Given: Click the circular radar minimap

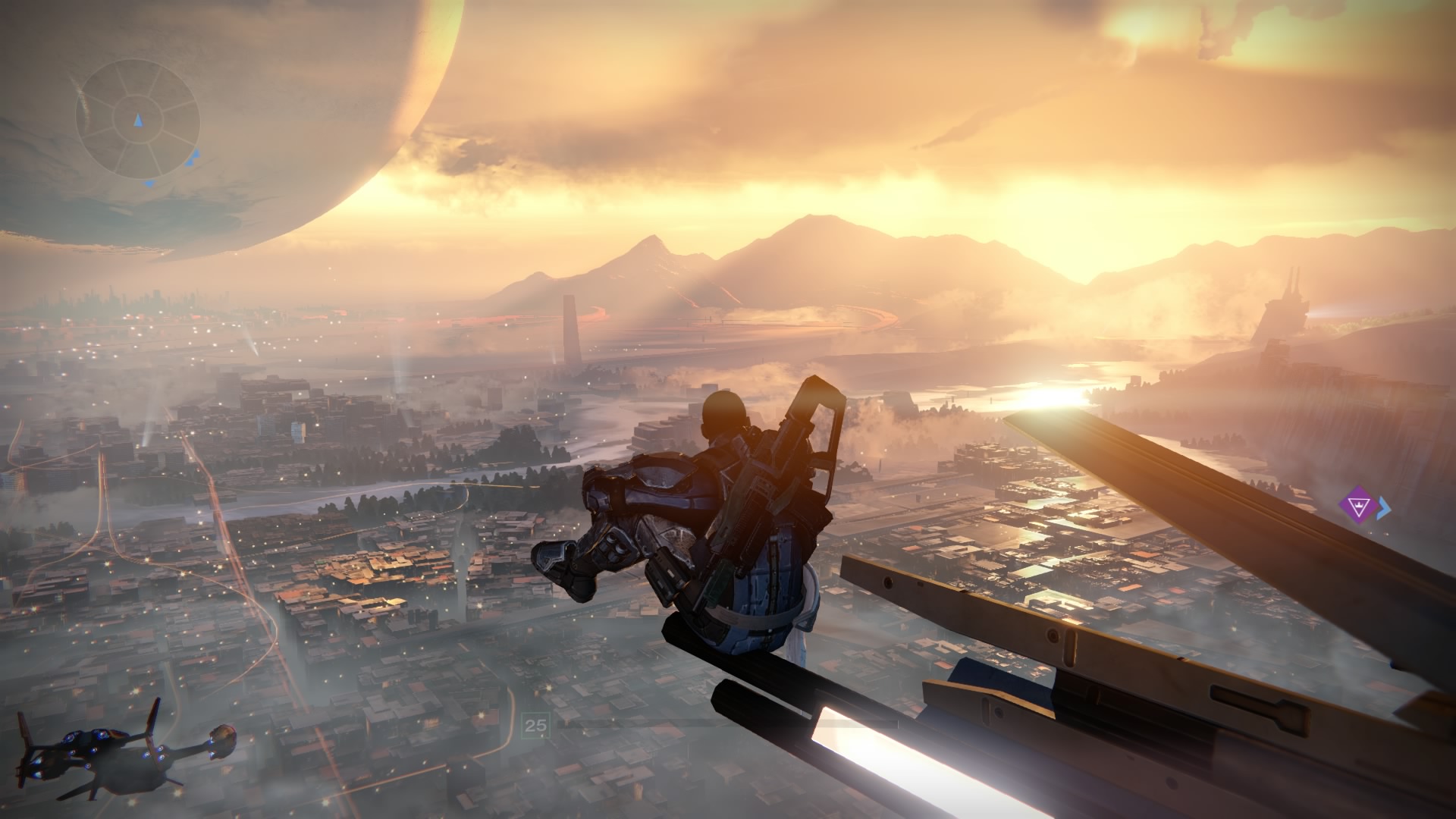Looking at the screenshot, I should tap(137, 121).
